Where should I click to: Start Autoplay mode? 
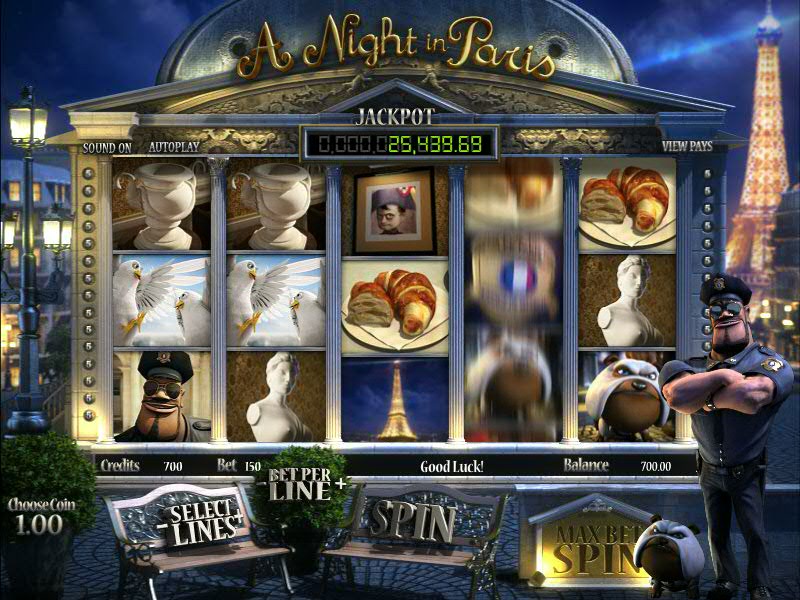tap(174, 147)
